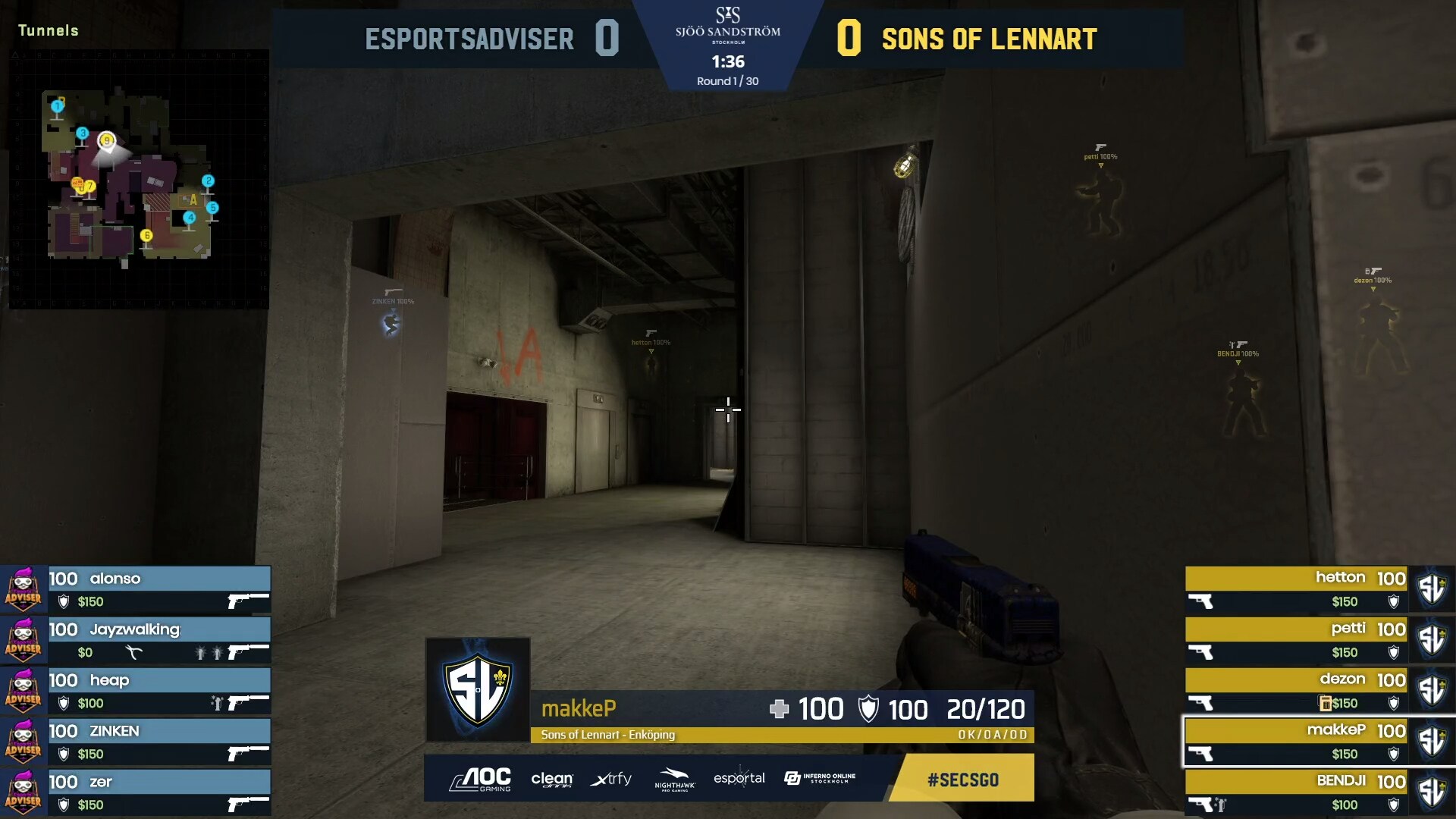Toggle the armor icon on petti's row
1456x819 pixels.
1393,653
